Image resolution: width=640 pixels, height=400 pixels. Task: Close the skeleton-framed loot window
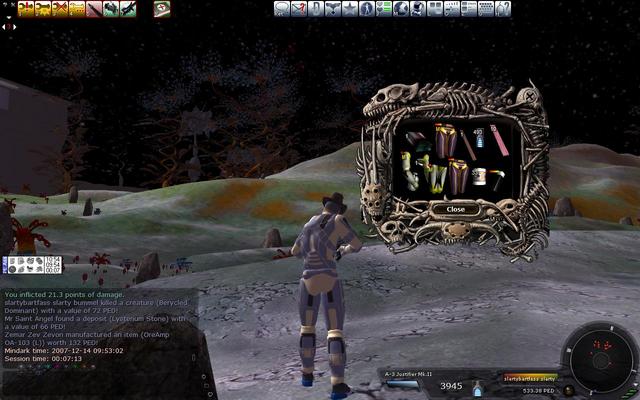456,209
